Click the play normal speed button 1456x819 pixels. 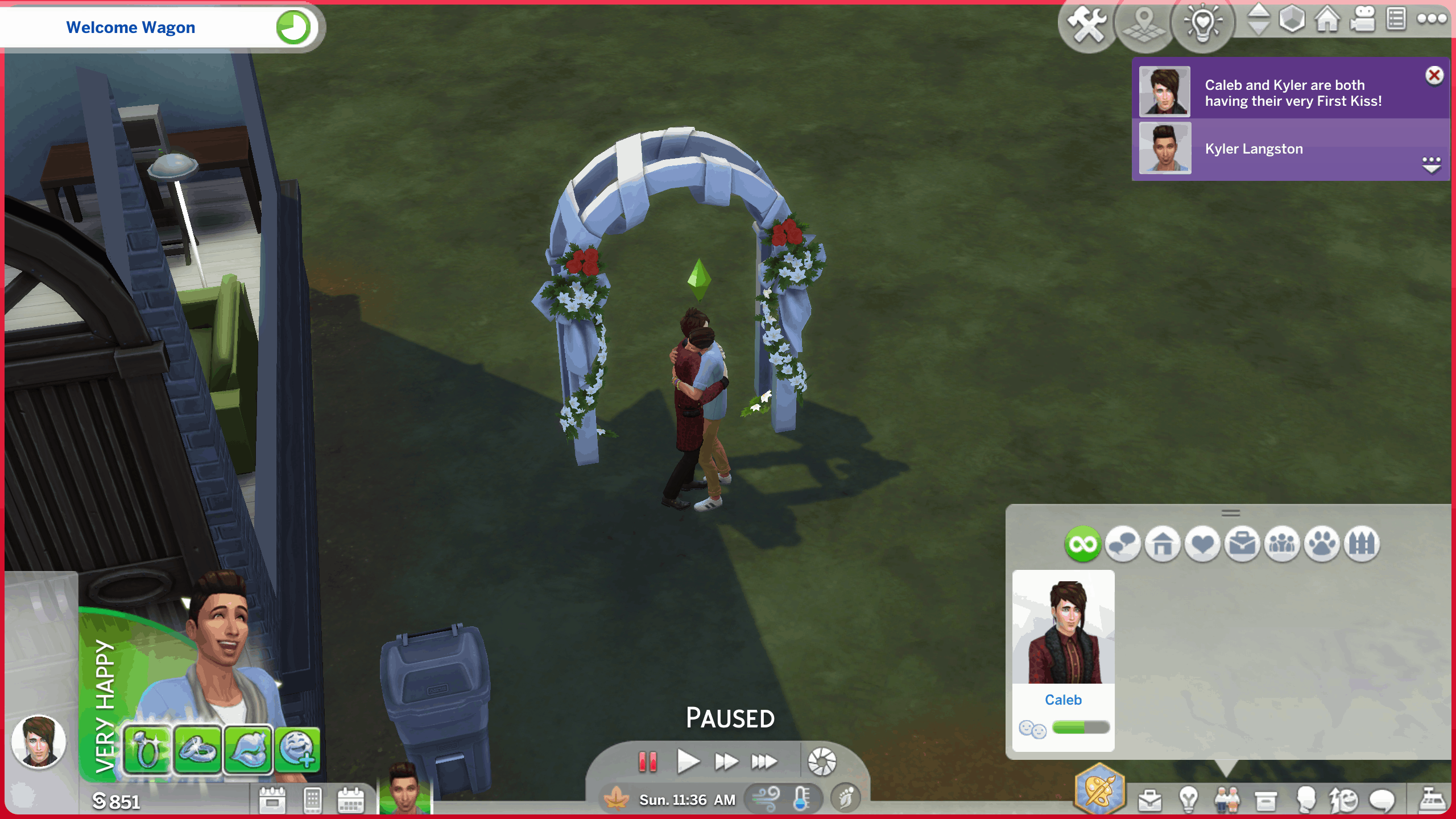688,761
